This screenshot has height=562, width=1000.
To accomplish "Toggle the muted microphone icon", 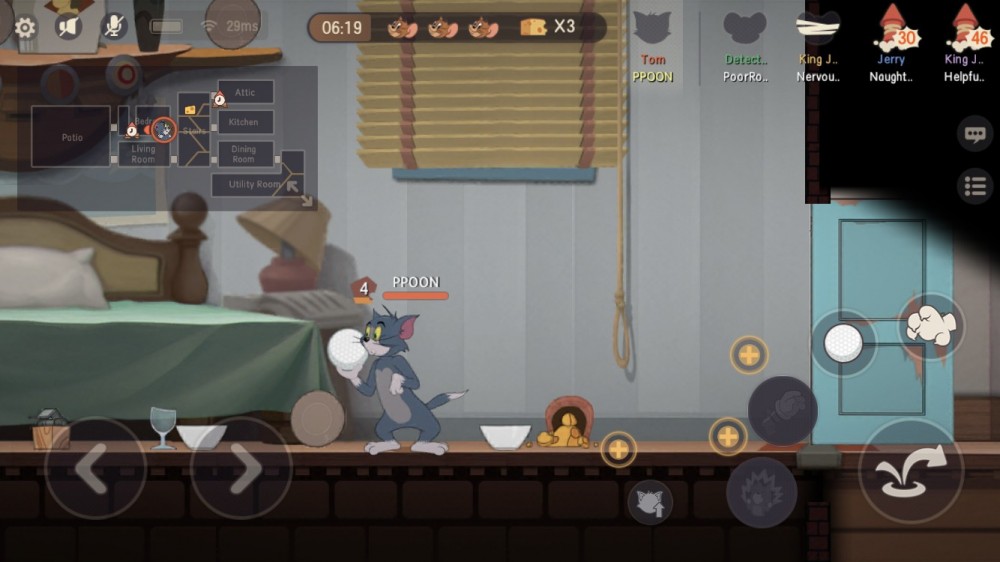I will click(x=115, y=27).
